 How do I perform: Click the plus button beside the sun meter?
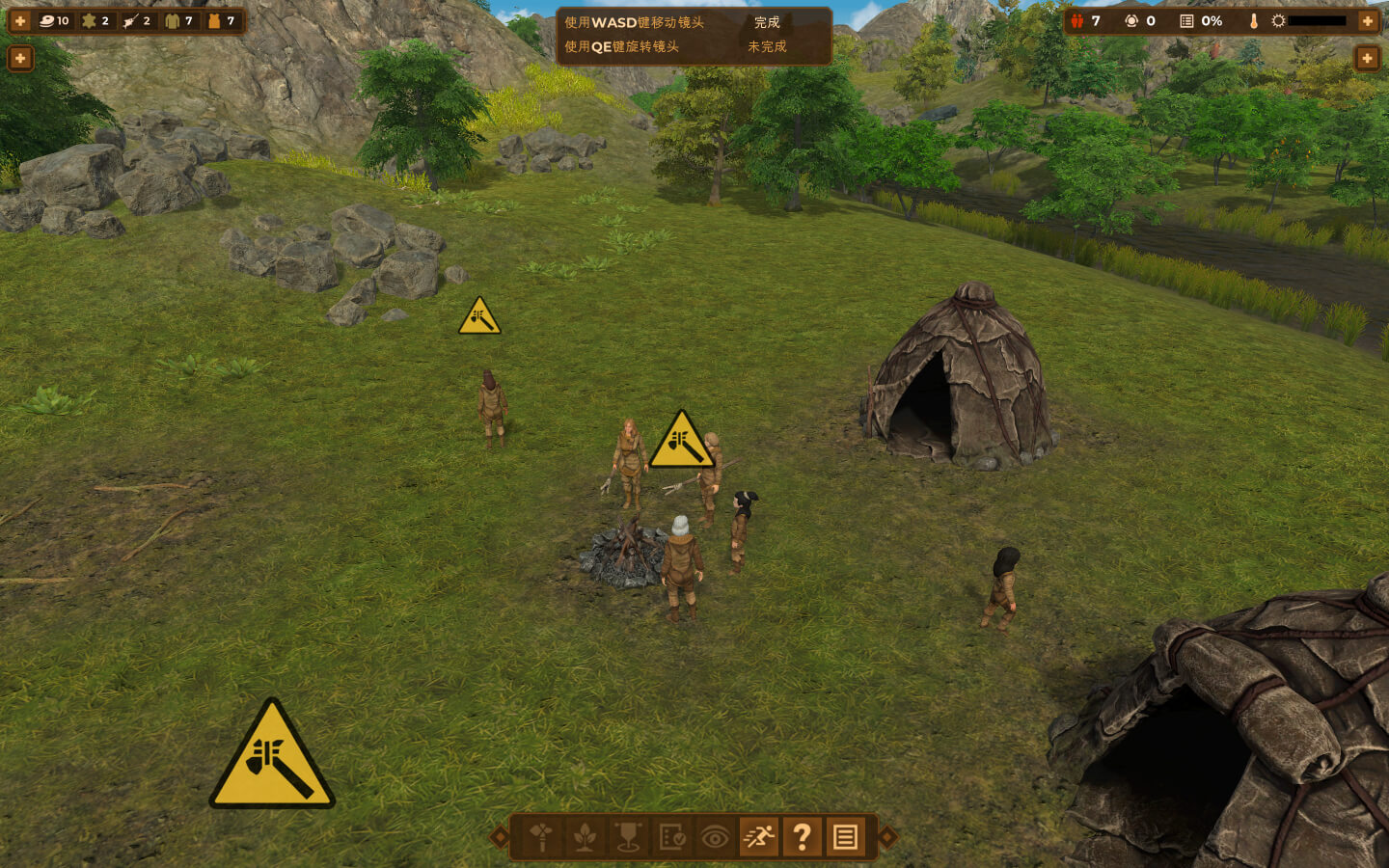[1367, 21]
